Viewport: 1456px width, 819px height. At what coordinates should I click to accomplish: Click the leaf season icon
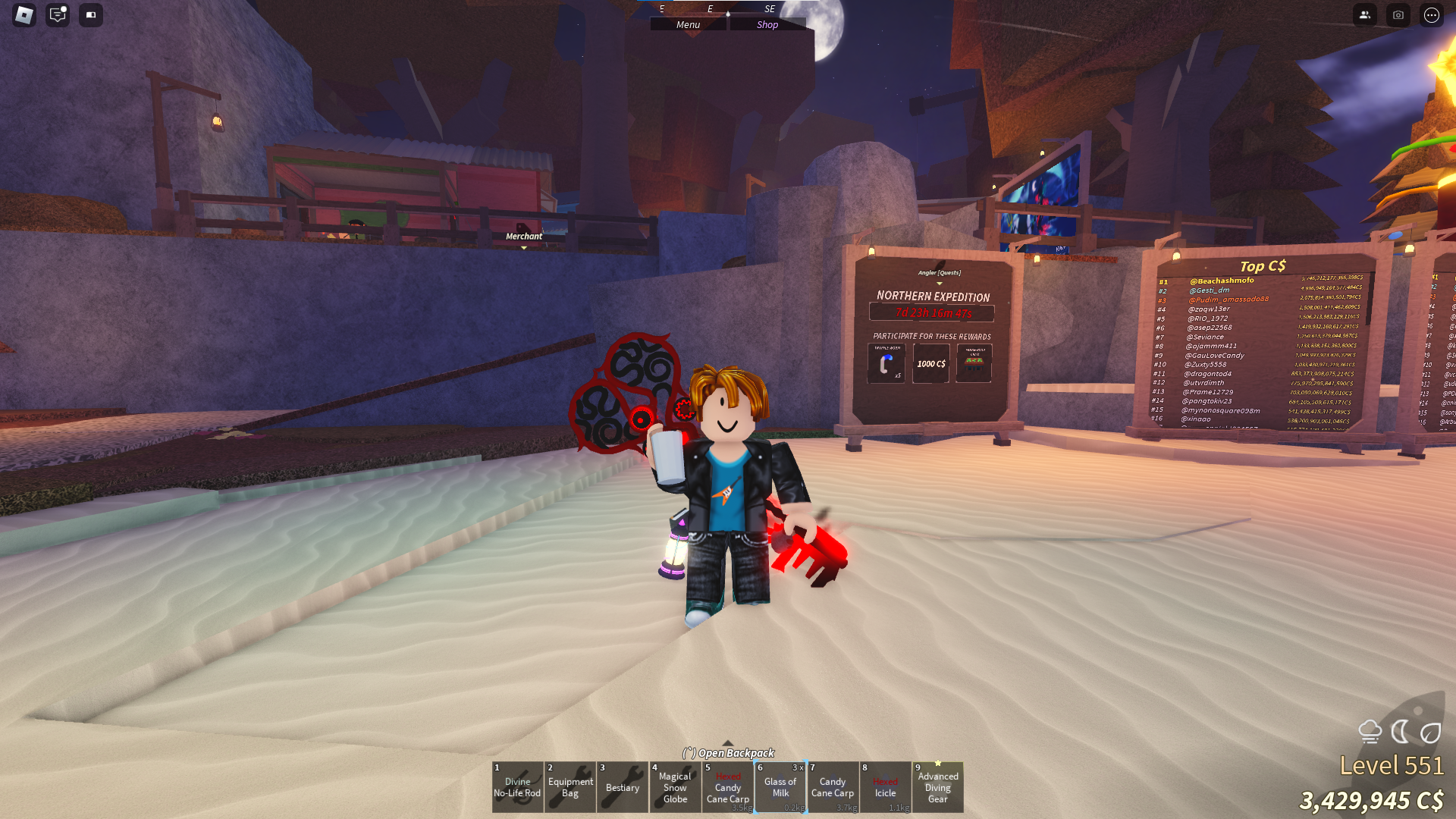coord(1430,733)
